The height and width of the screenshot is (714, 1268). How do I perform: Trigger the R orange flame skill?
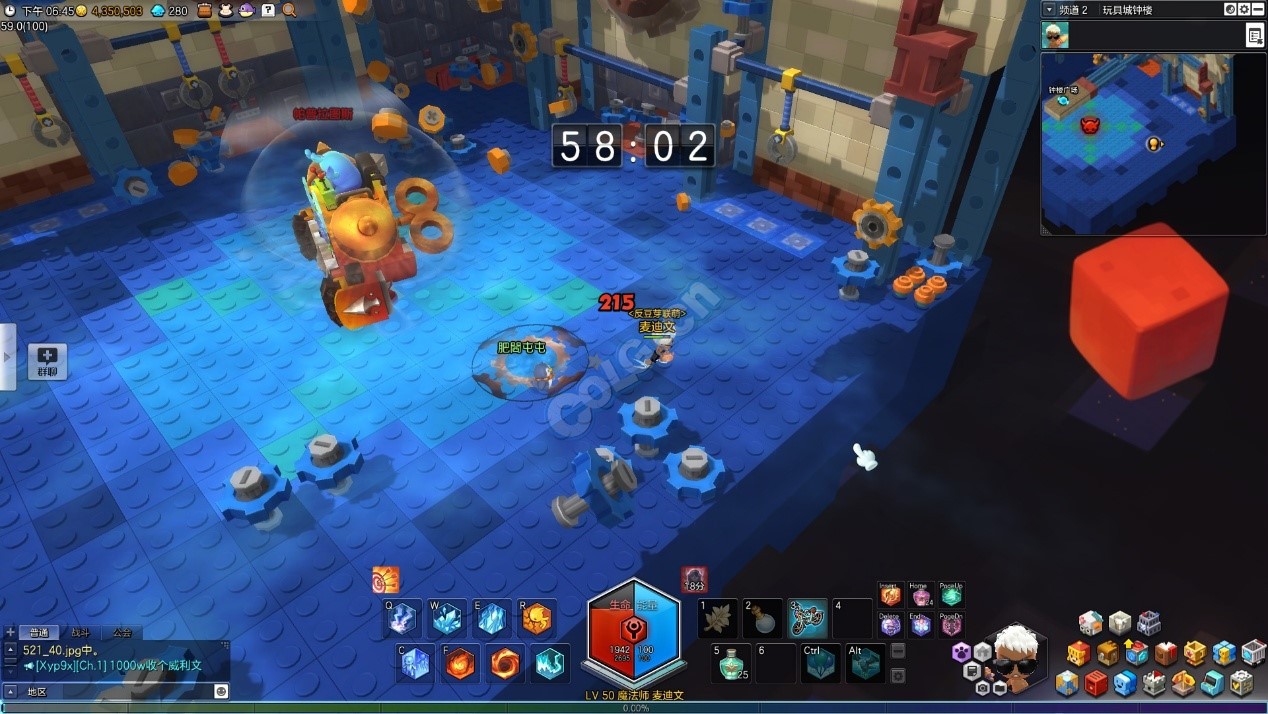536,620
